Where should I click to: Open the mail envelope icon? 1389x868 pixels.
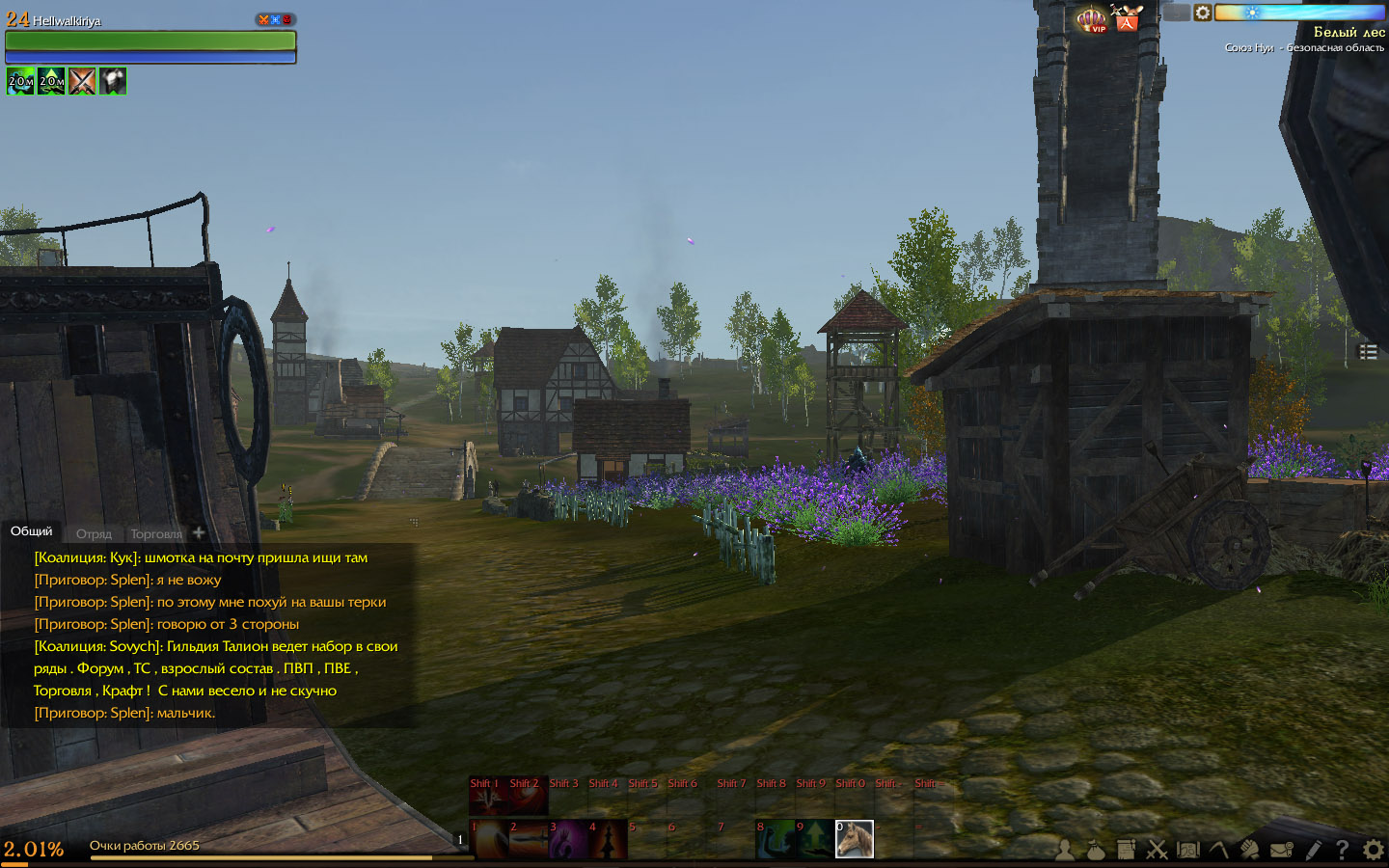(1281, 850)
